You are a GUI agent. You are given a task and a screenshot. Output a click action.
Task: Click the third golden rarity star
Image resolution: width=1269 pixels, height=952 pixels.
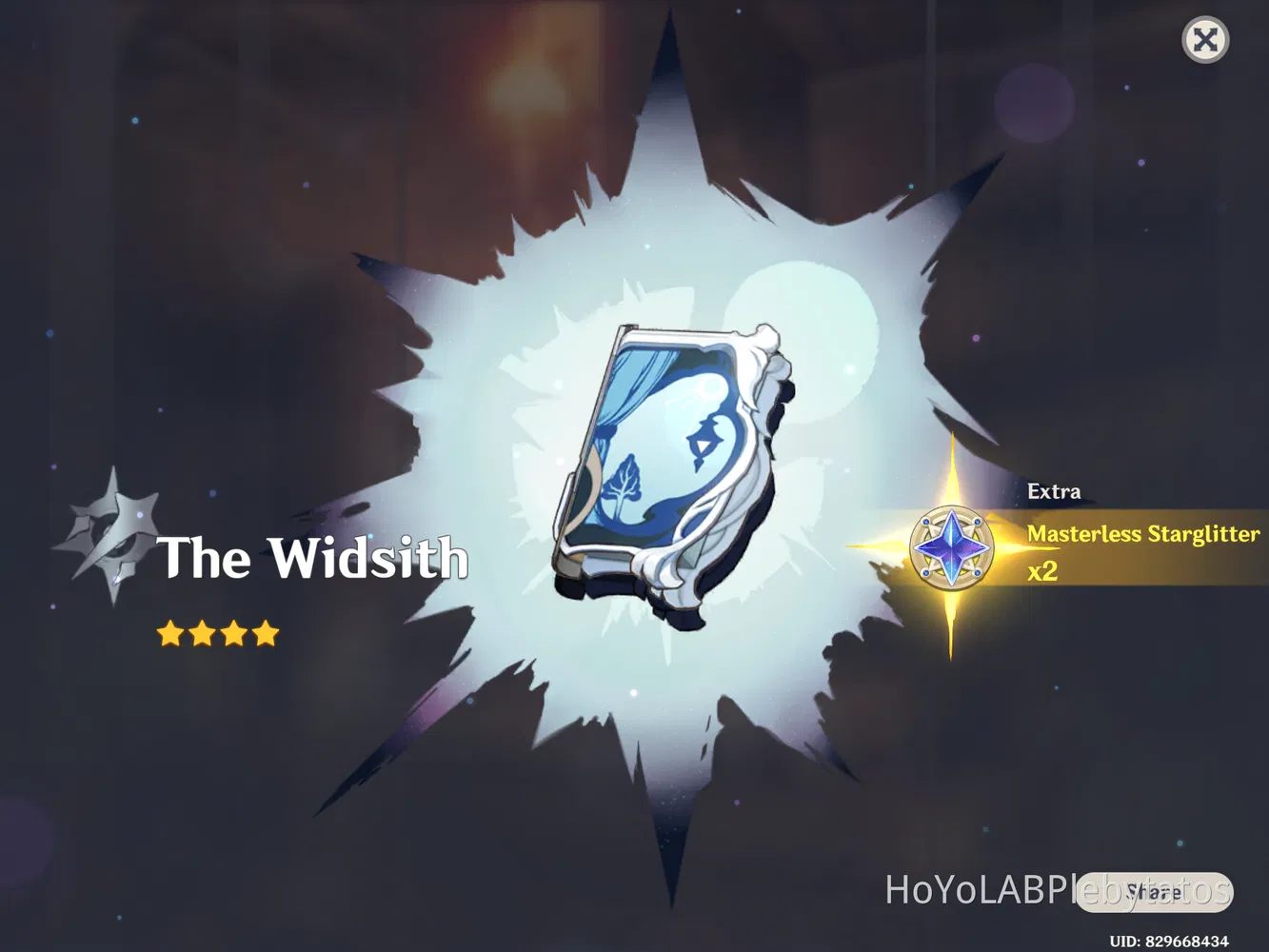click(233, 633)
